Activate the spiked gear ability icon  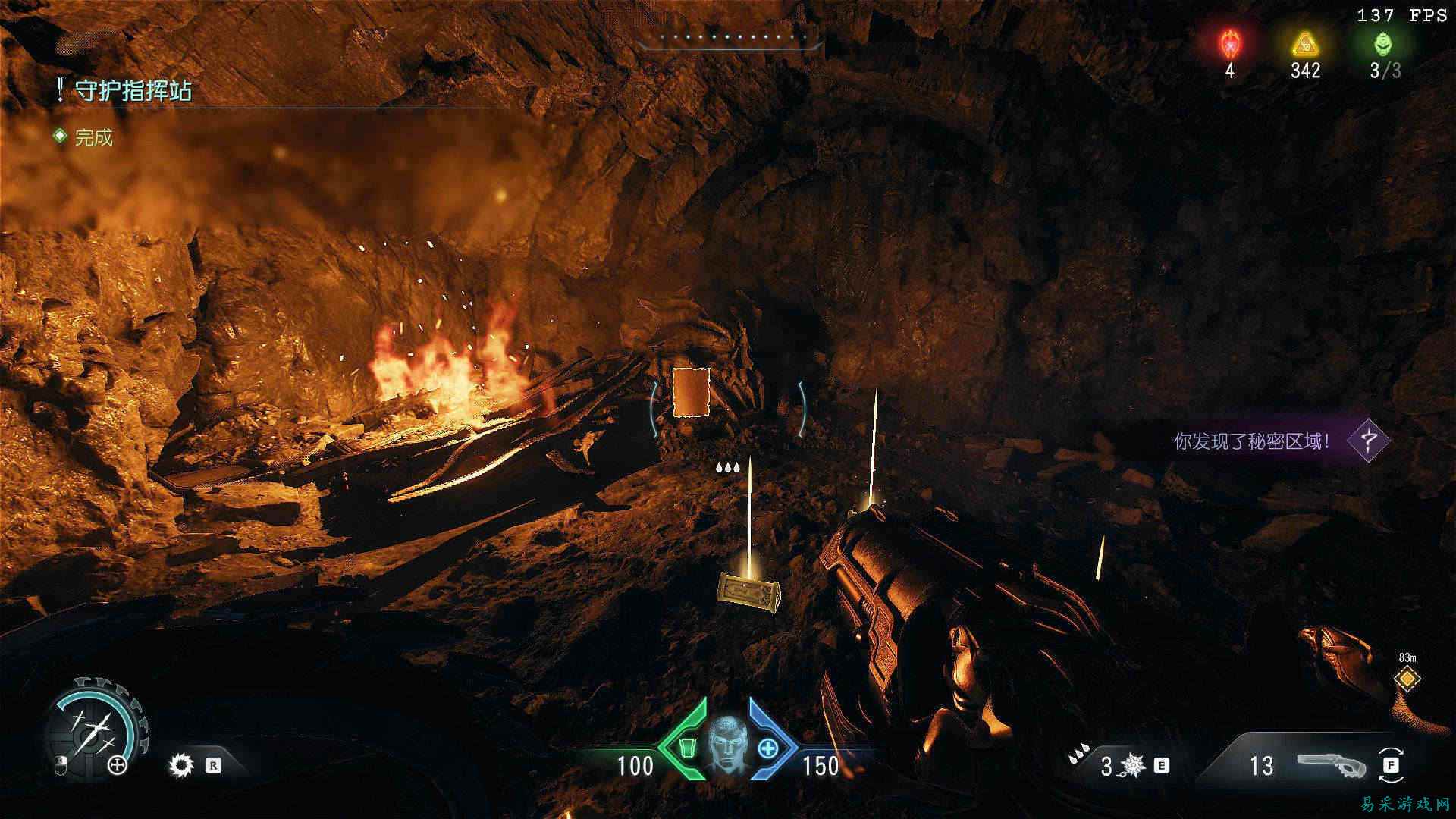pos(181,765)
